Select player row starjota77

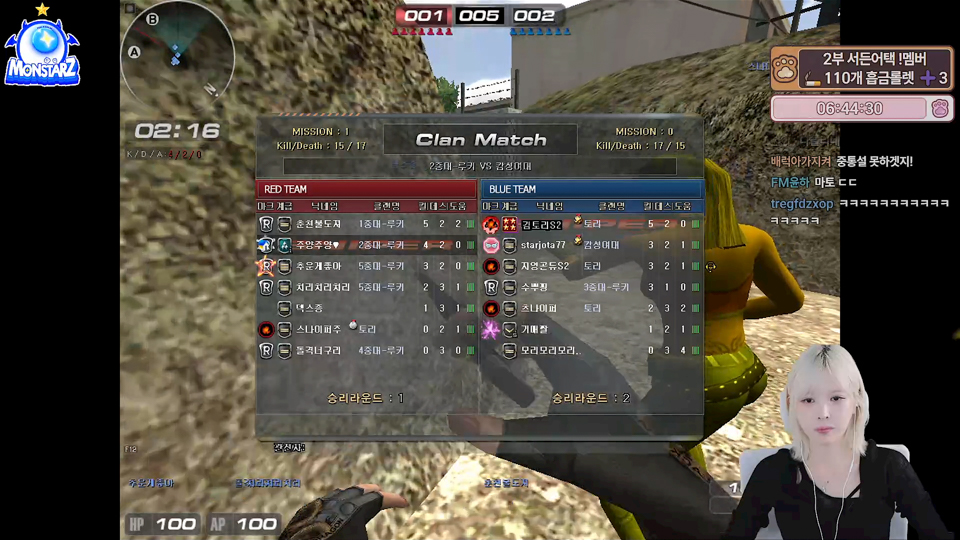pyautogui.click(x=592, y=245)
